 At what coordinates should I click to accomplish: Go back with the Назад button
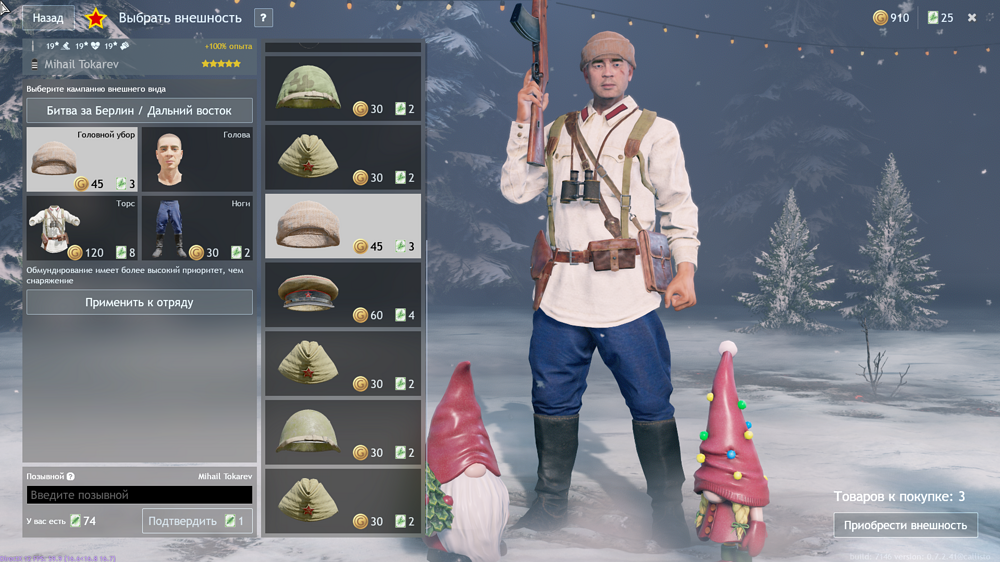pos(48,18)
